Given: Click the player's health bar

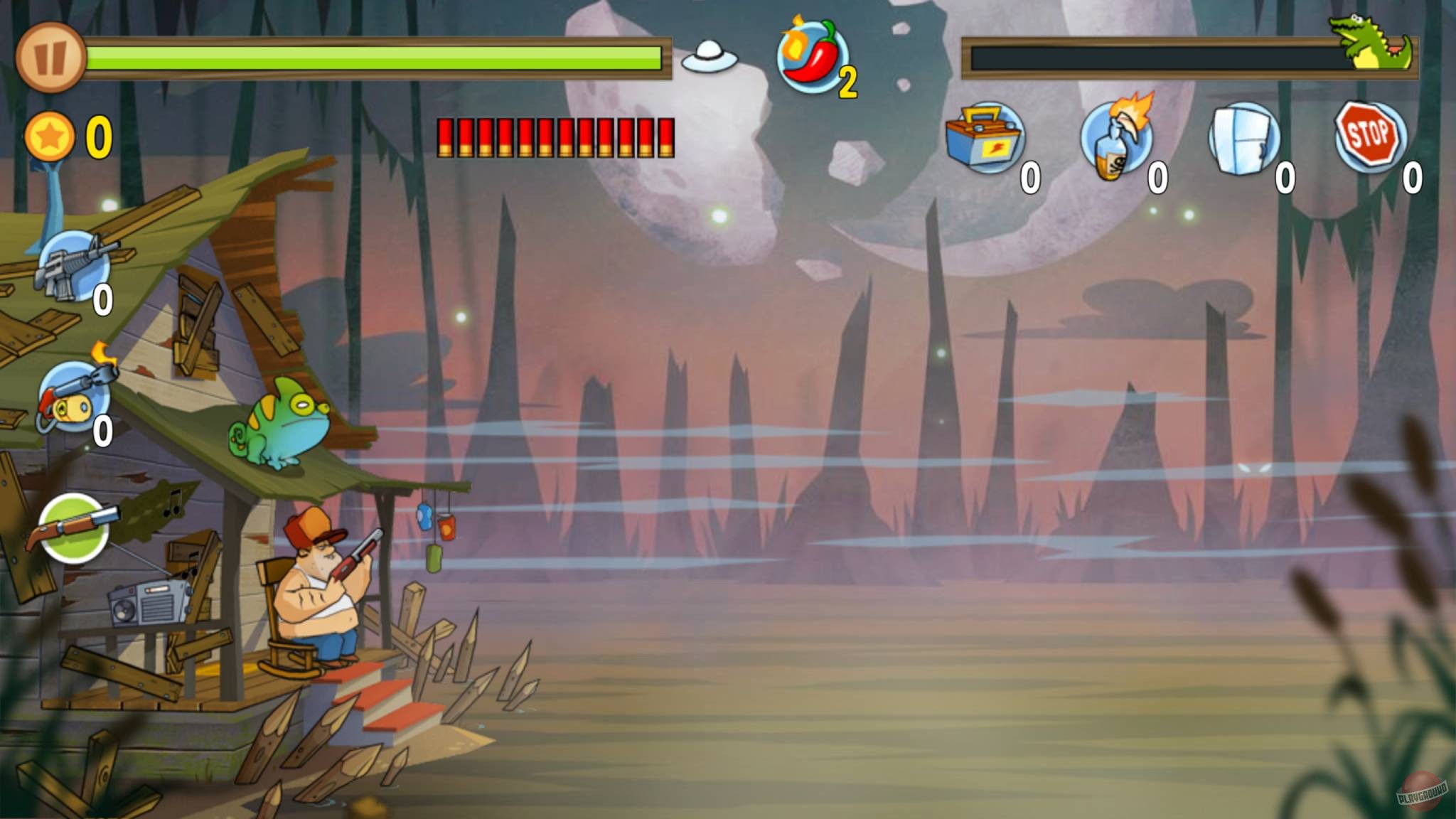Looking at the screenshot, I should [377, 57].
